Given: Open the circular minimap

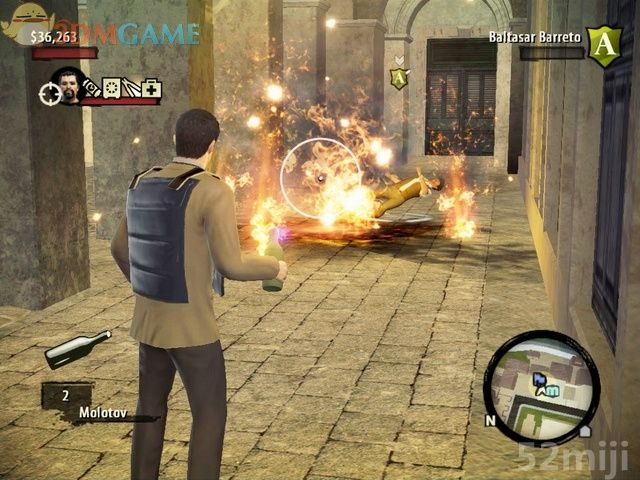Looking at the screenshot, I should tap(541, 375).
